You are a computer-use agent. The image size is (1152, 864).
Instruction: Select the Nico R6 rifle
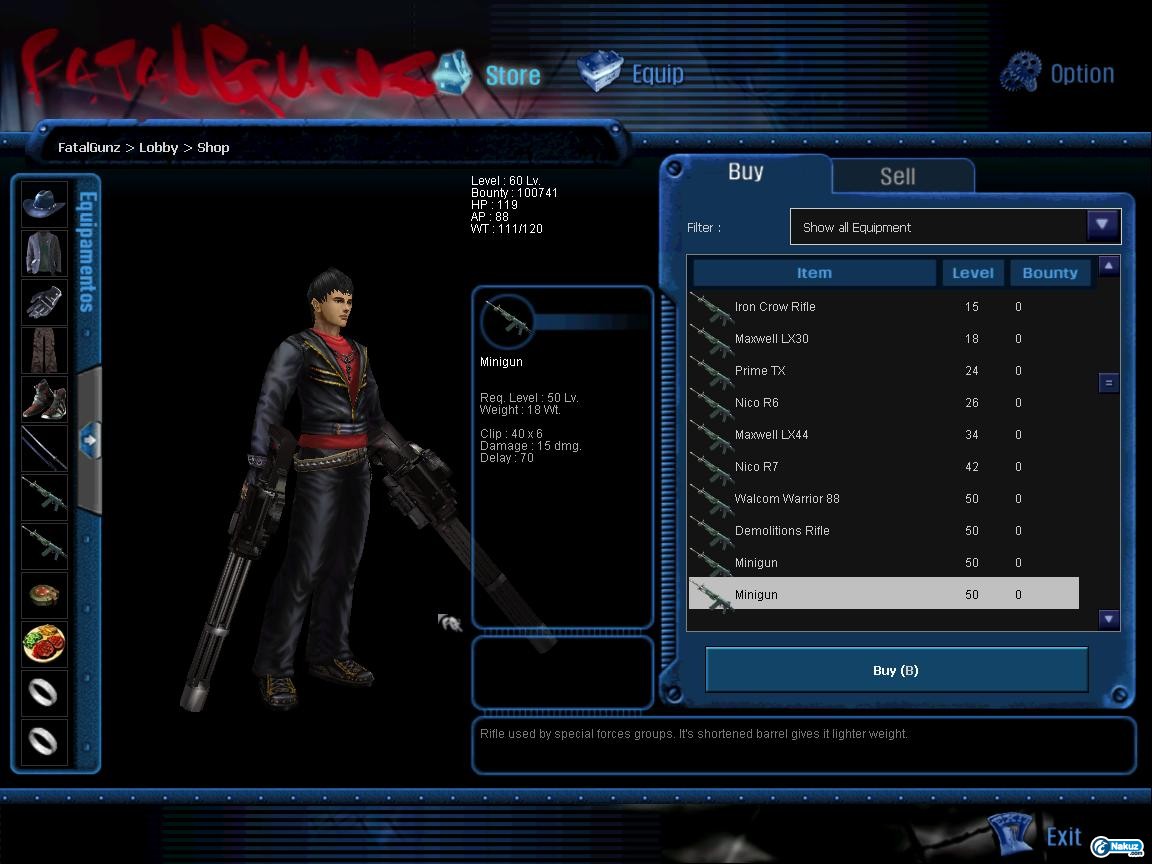(756, 403)
